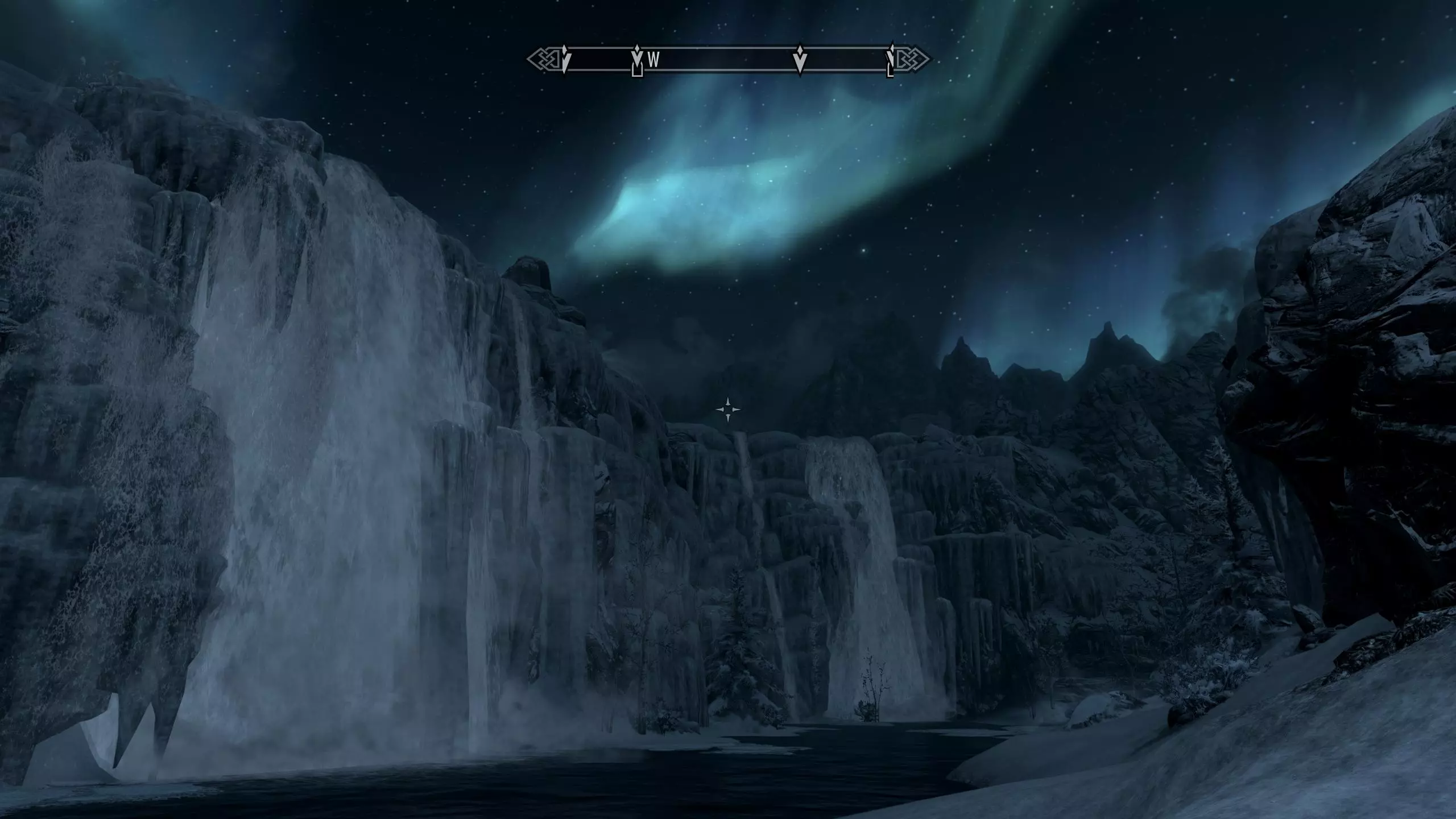This screenshot has width=1456, height=819.
Task: Select the W direction letter on the compass
Action: tap(653, 60)
